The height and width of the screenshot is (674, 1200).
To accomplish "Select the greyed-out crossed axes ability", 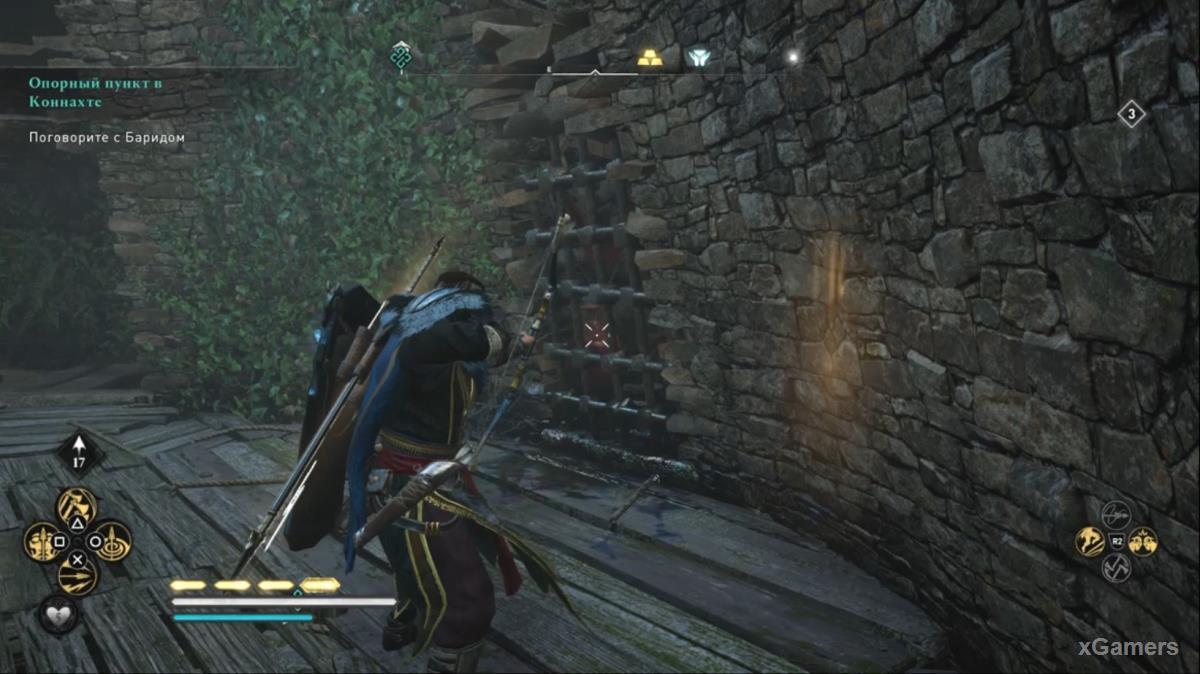I will 1116,568.
